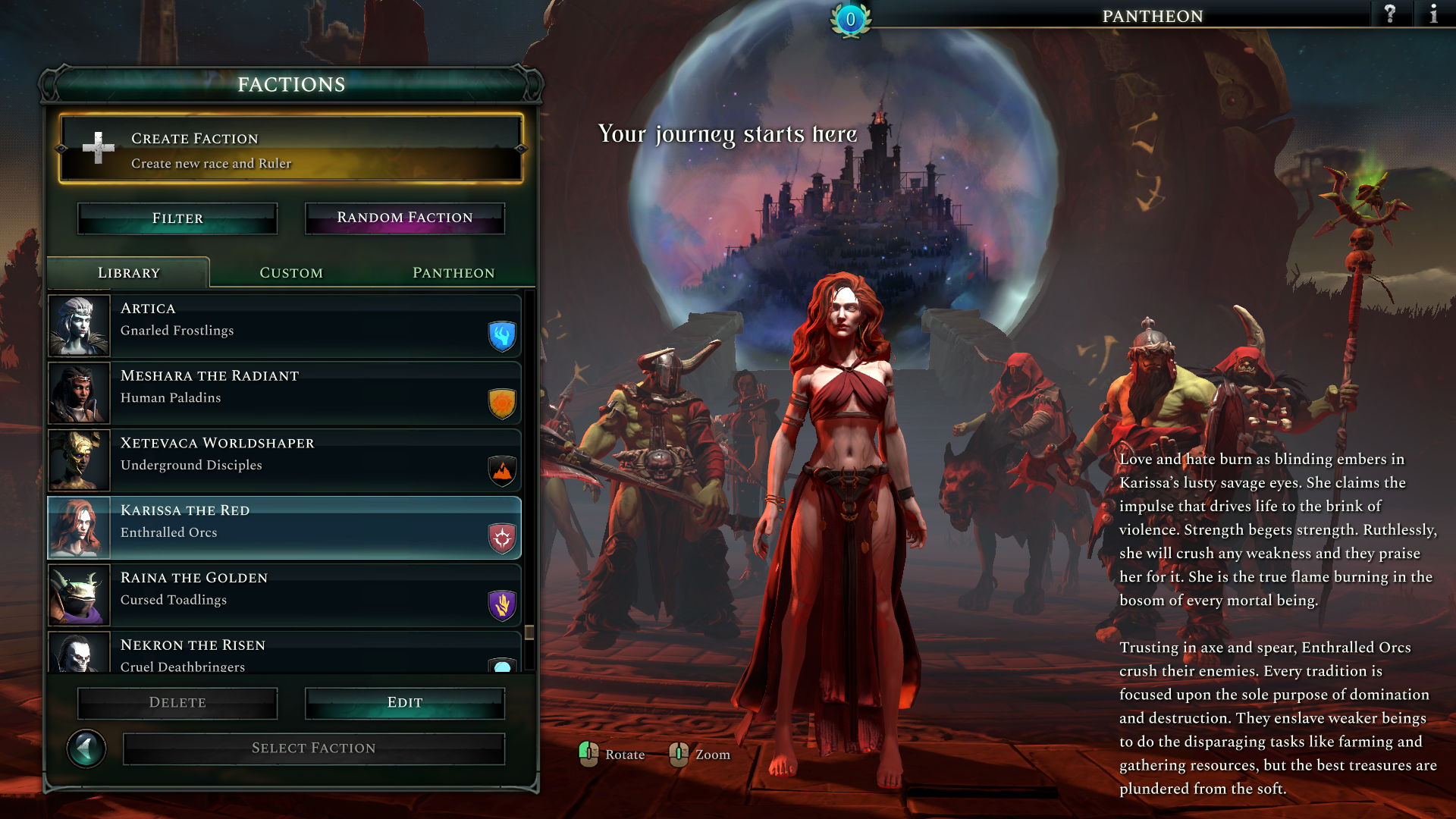This screenshot has width=1456, height=819.
Task: Create a new faction
Action: click(x=290, y=149)
